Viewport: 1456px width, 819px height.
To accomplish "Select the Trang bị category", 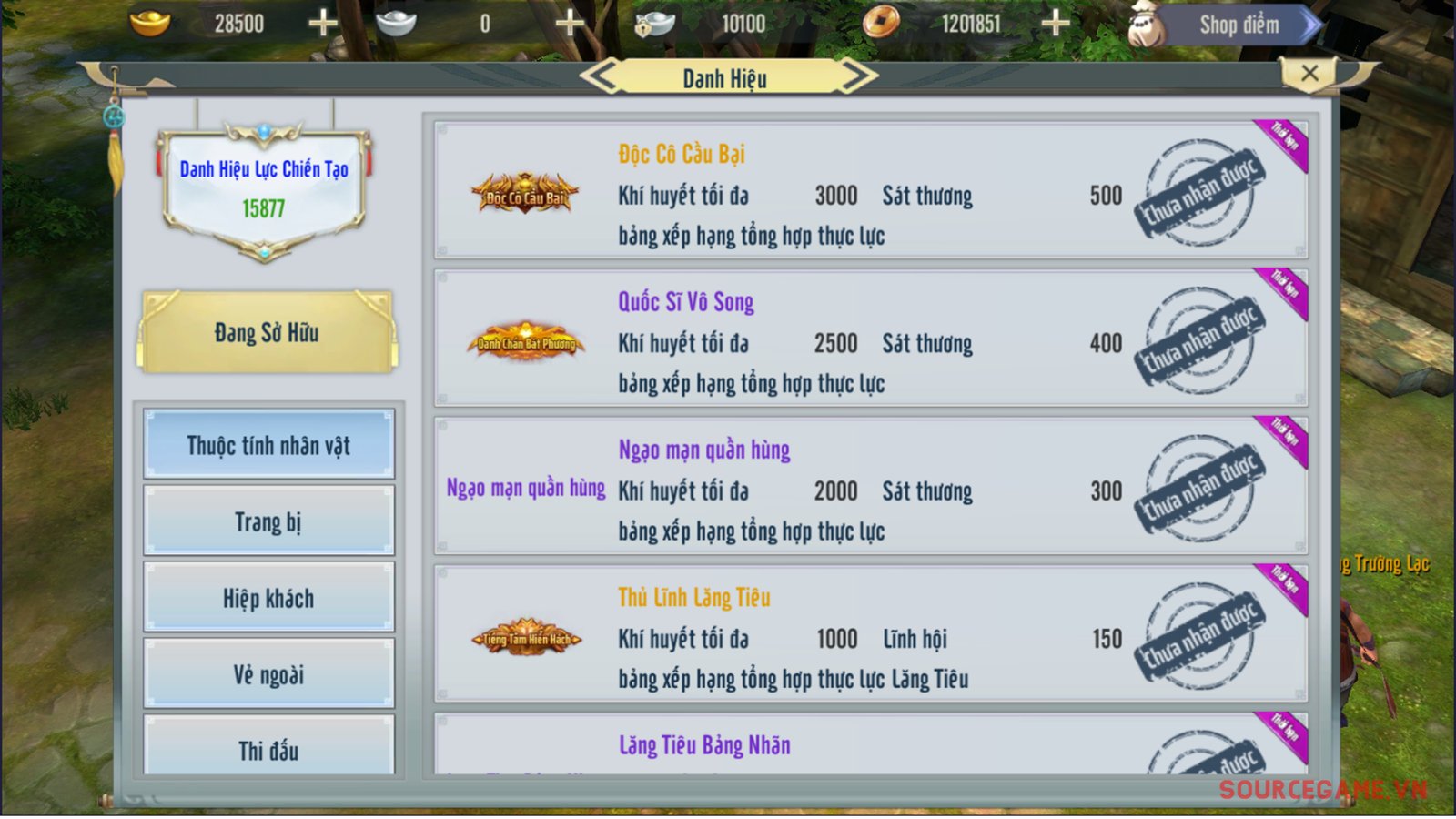I will [268, 521].
